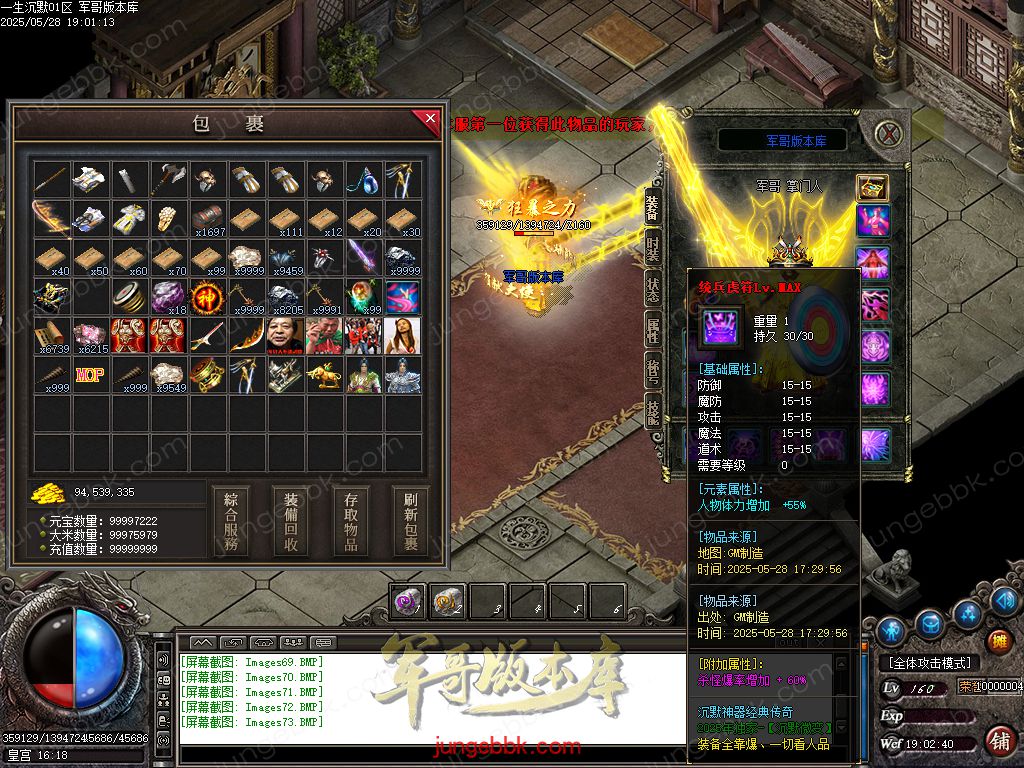Close the 包裹 inventory window
This screenshot has width=1024, height=768.
[x=429, y=122]
